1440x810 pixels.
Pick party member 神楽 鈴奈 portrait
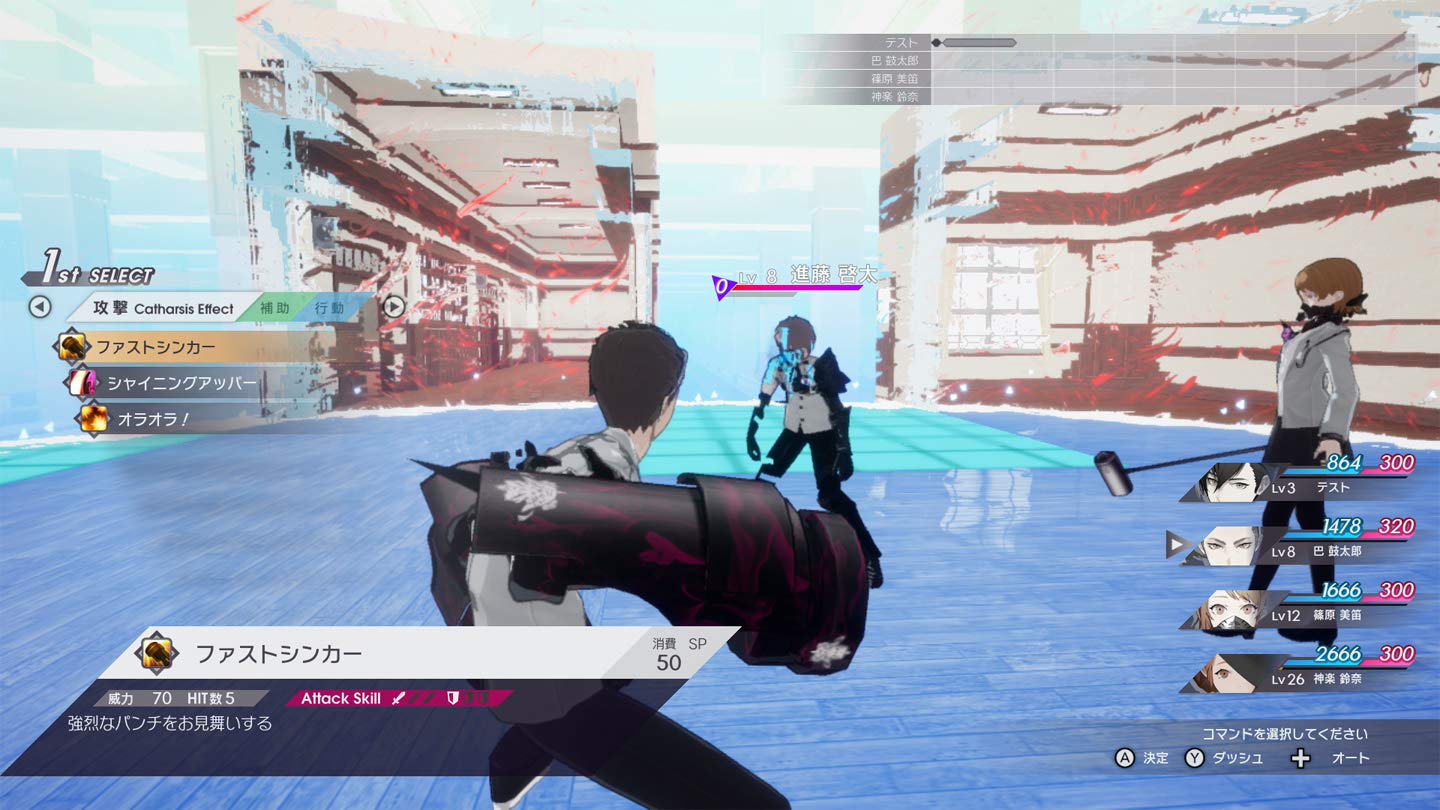(1231, 674)
